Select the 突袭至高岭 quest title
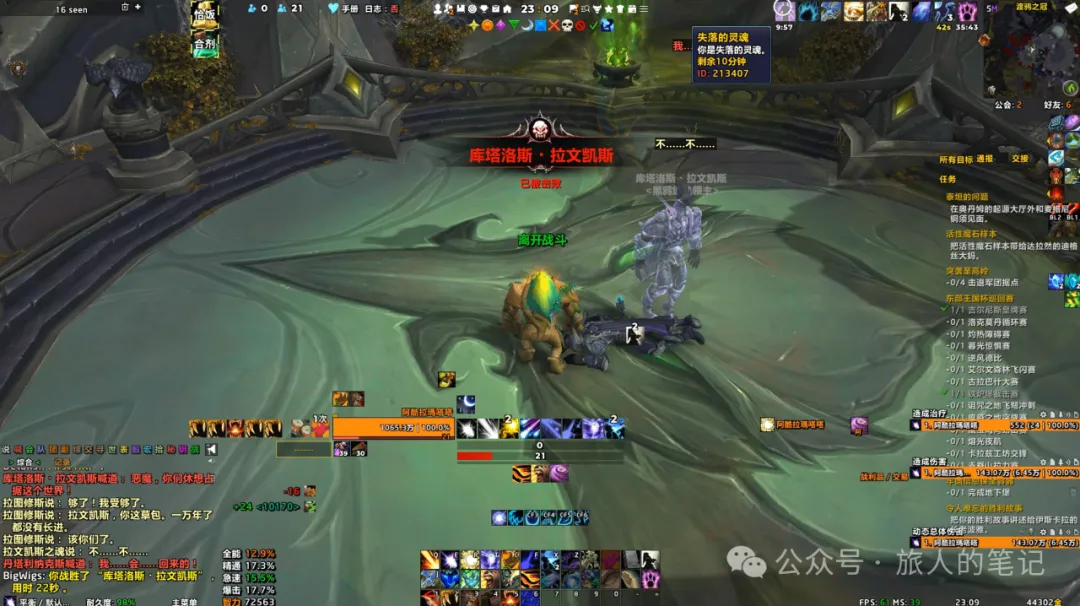This screenshot has width=1080, height=606. click(x=967, y=270)
